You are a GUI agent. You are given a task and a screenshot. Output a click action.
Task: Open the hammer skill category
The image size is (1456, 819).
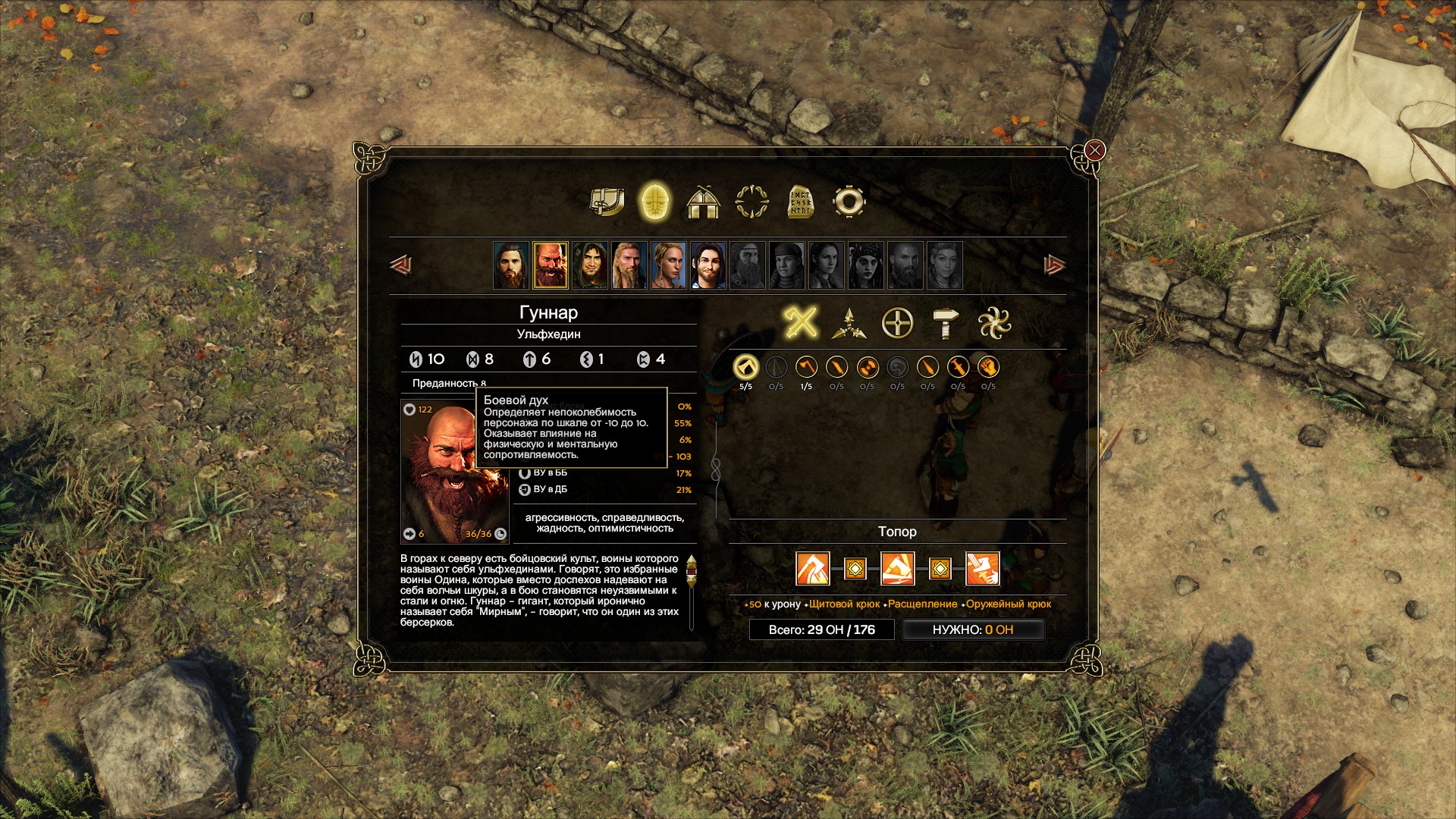click(x=945, y=324)
